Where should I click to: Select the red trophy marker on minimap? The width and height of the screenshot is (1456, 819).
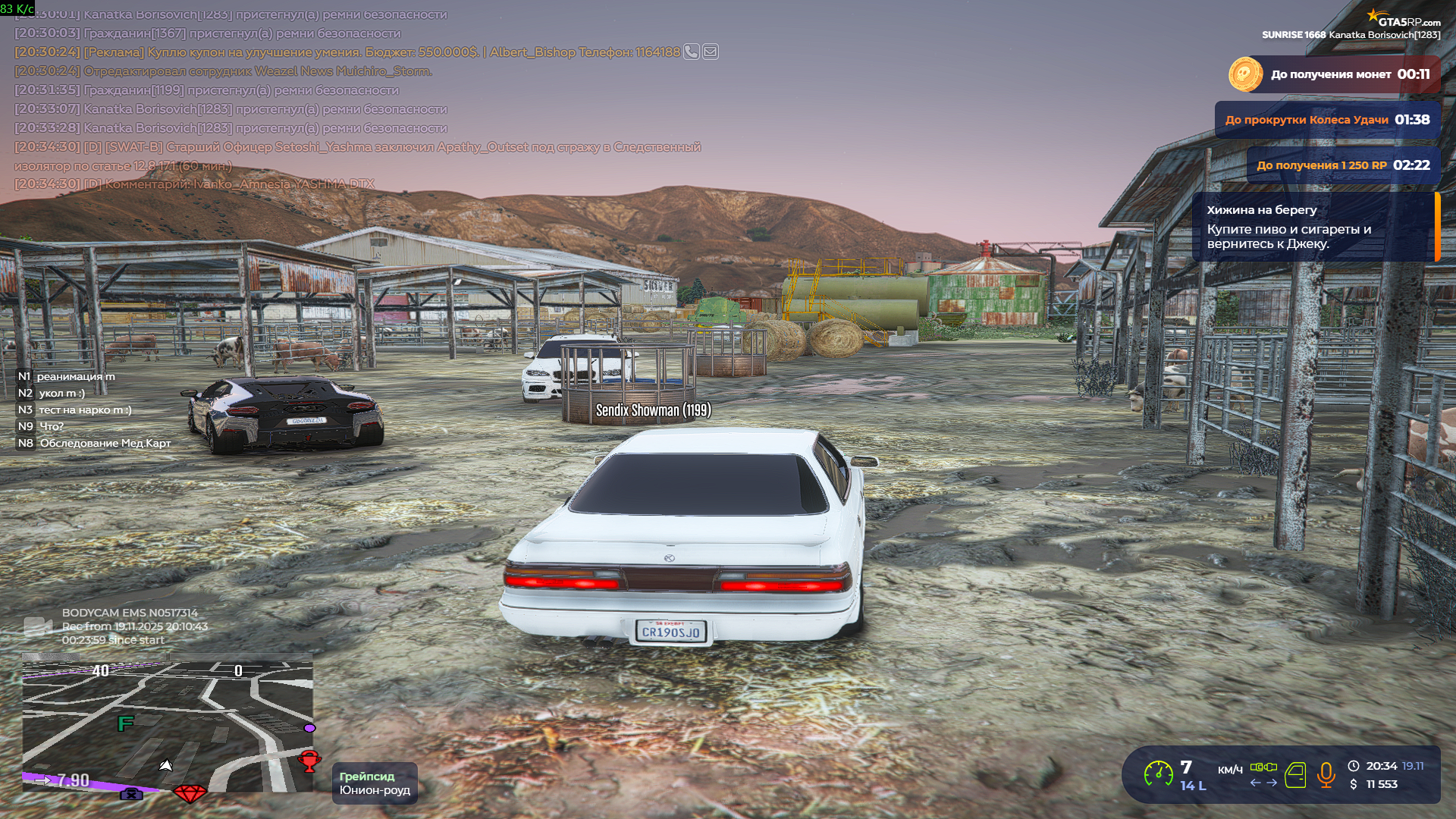(x=309, y=760)
